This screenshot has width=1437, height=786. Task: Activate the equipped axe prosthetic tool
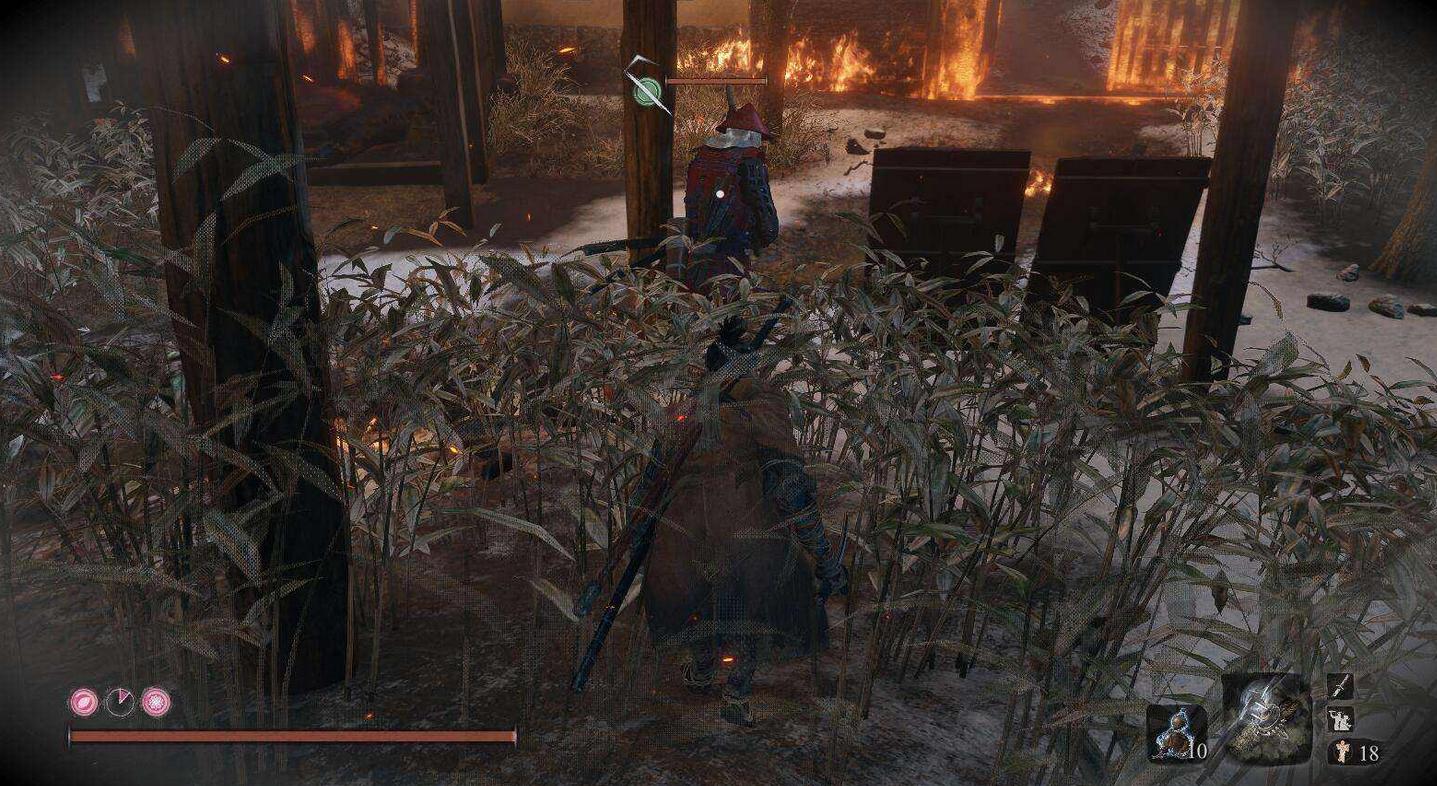(x=1266, y=718)
